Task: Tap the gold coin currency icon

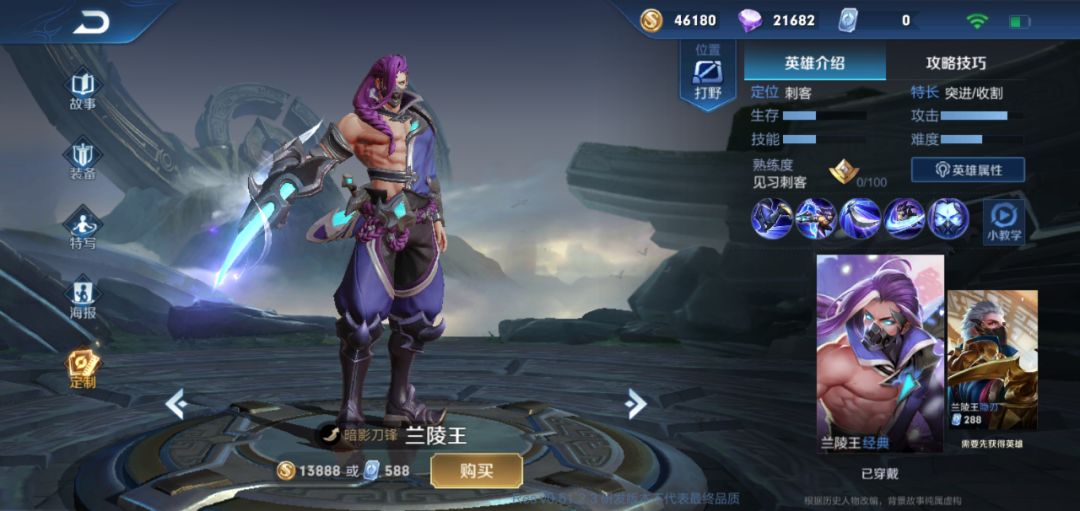Action: (652, 20)
